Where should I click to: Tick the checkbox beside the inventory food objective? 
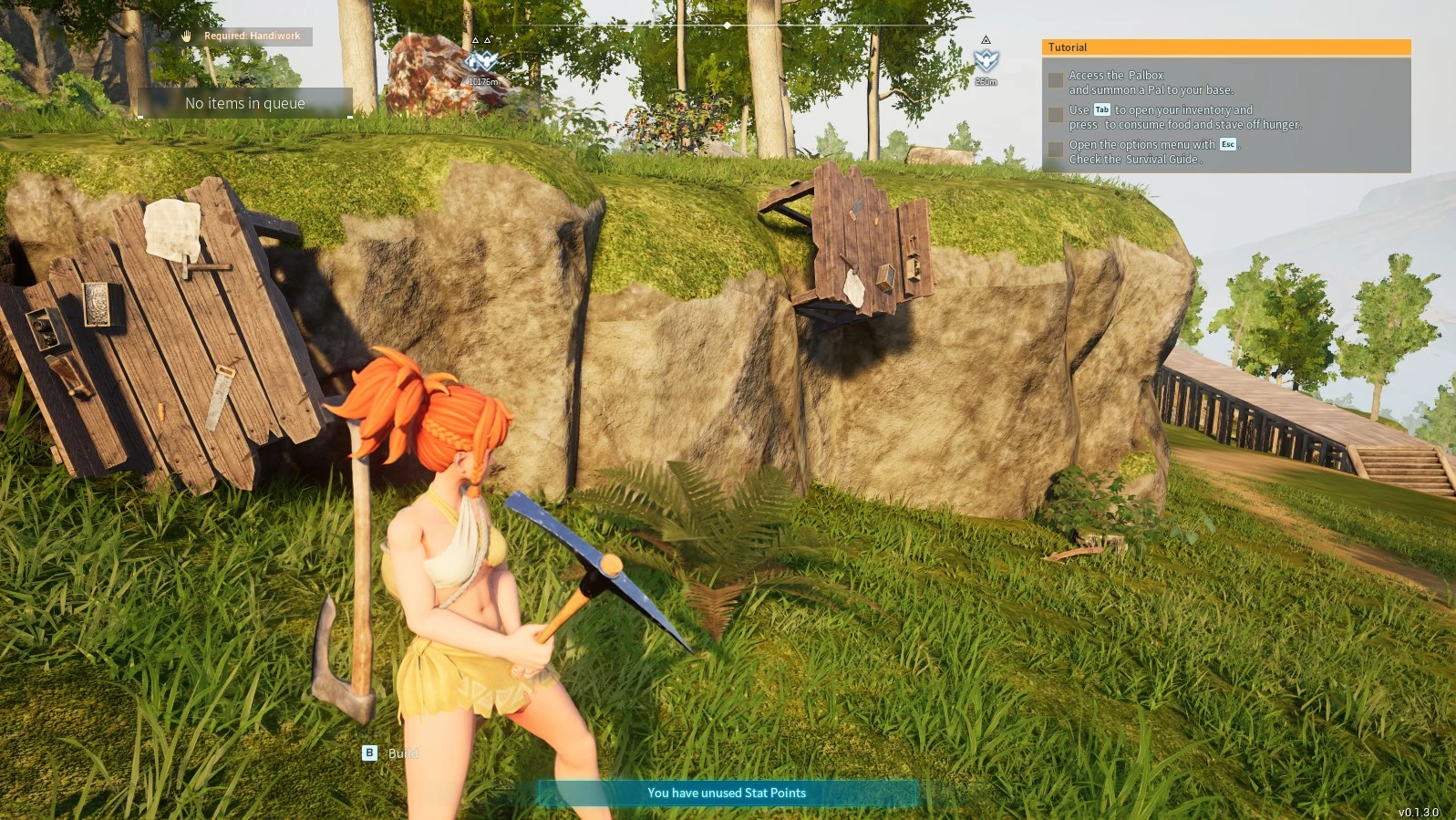[x=1055, y=115]
